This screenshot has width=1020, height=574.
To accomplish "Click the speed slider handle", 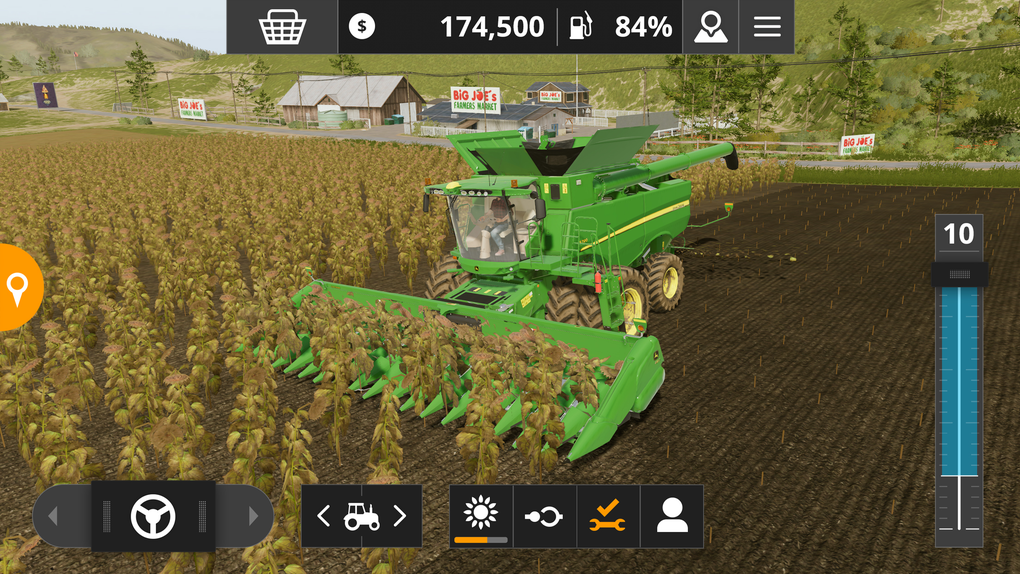I will click(959, 274).
